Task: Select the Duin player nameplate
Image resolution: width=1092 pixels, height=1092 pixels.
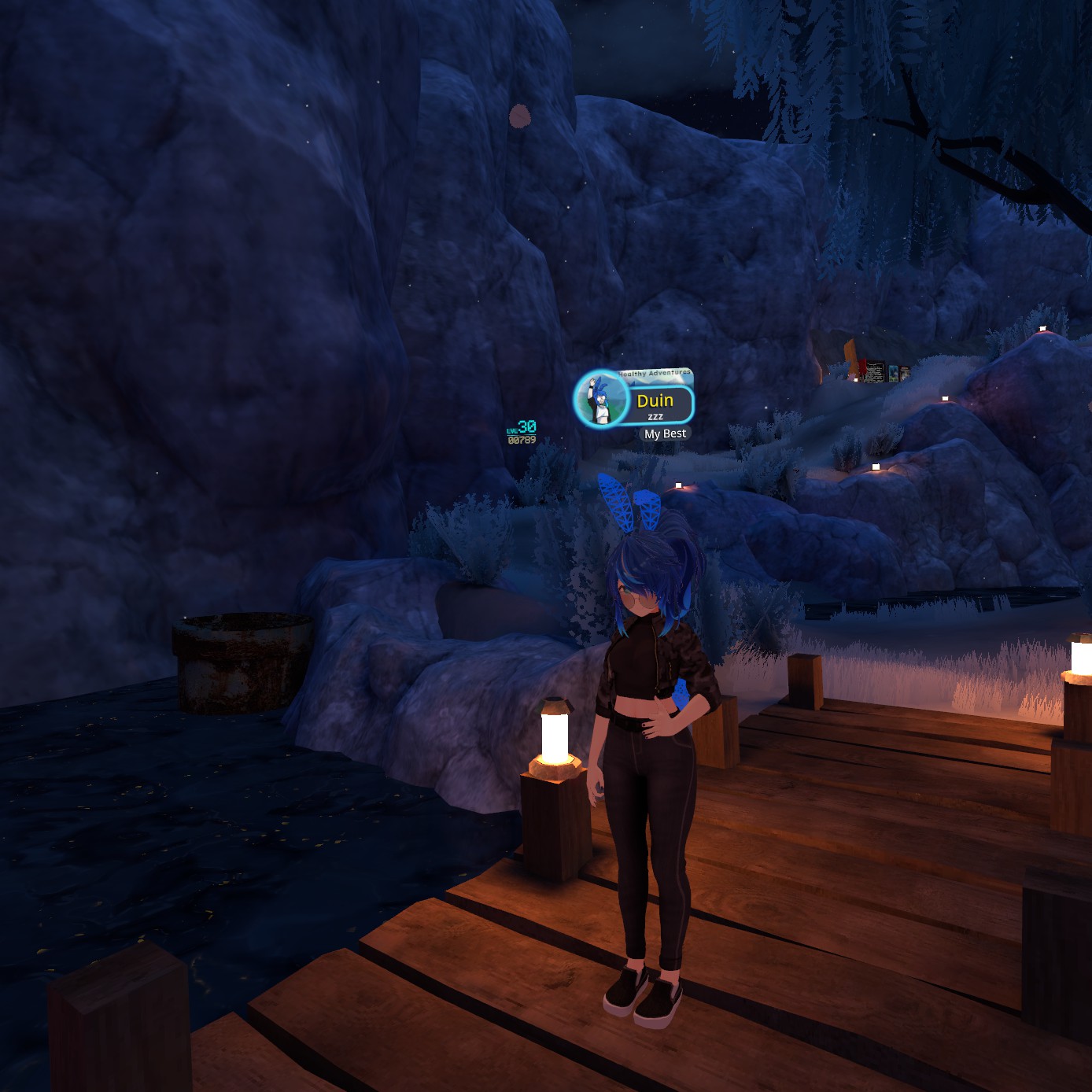Action: (x=655, y=403)
